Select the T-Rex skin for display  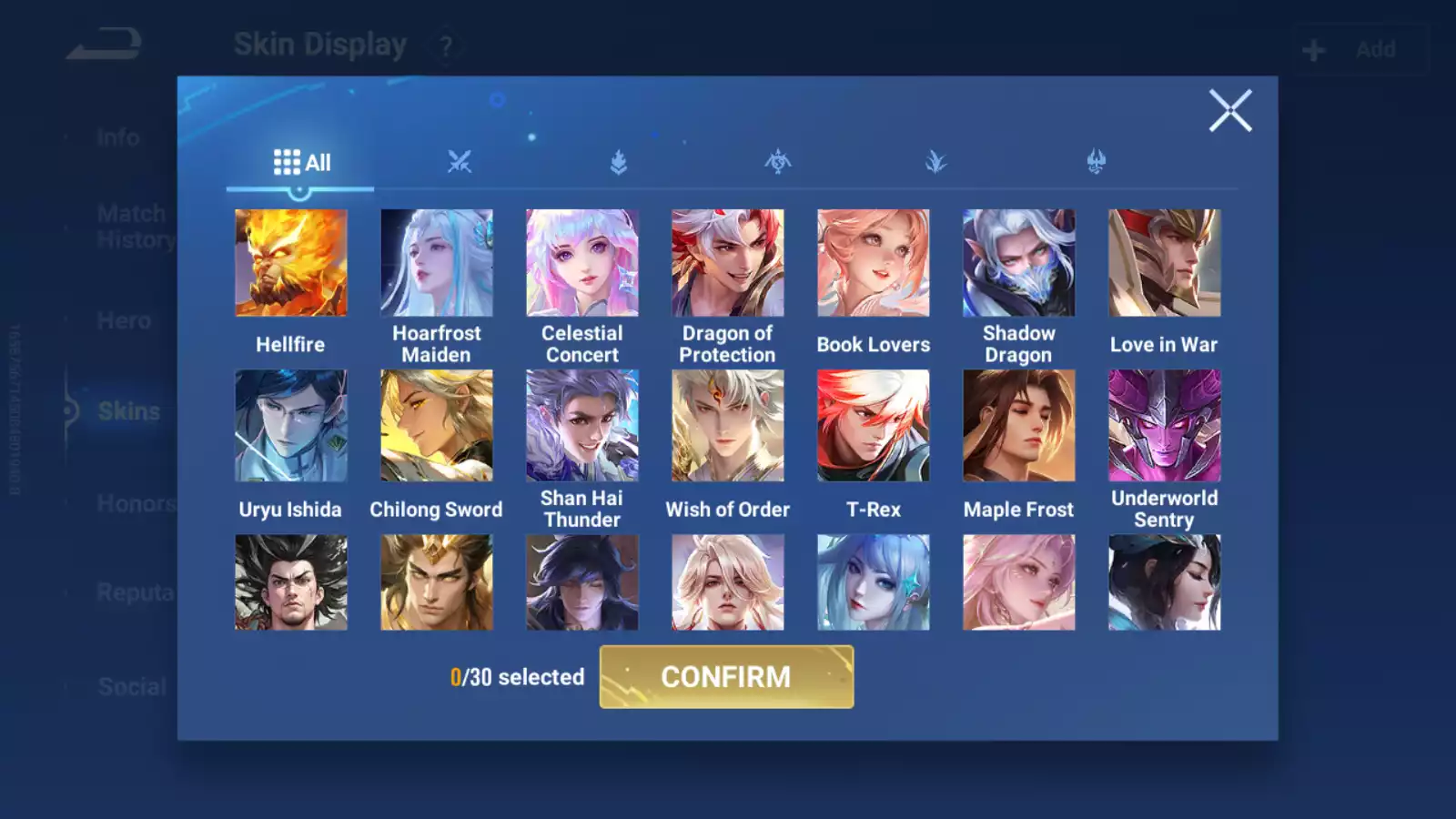[873, 425]
